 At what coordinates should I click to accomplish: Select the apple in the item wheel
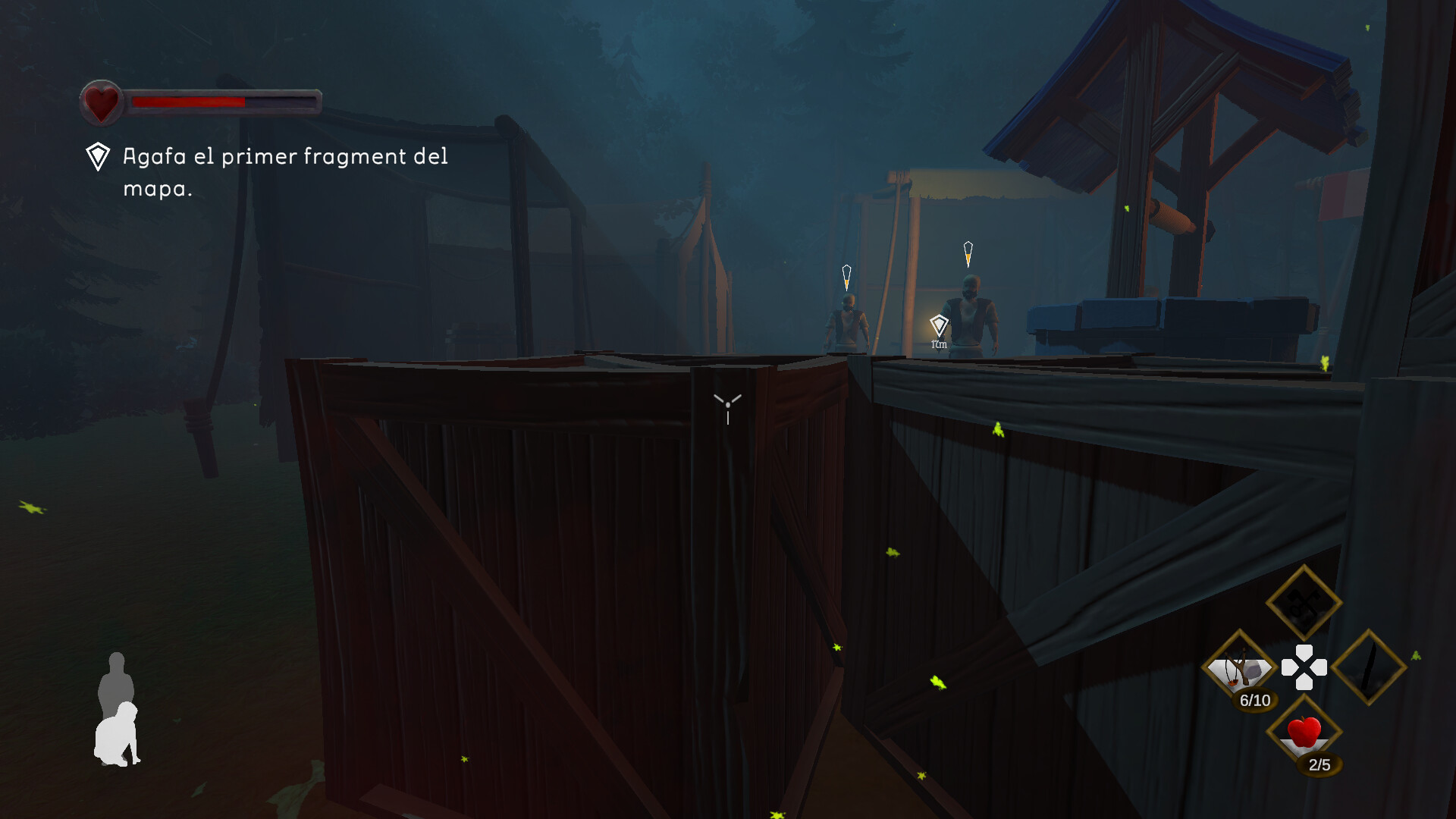click(1304, 732)
